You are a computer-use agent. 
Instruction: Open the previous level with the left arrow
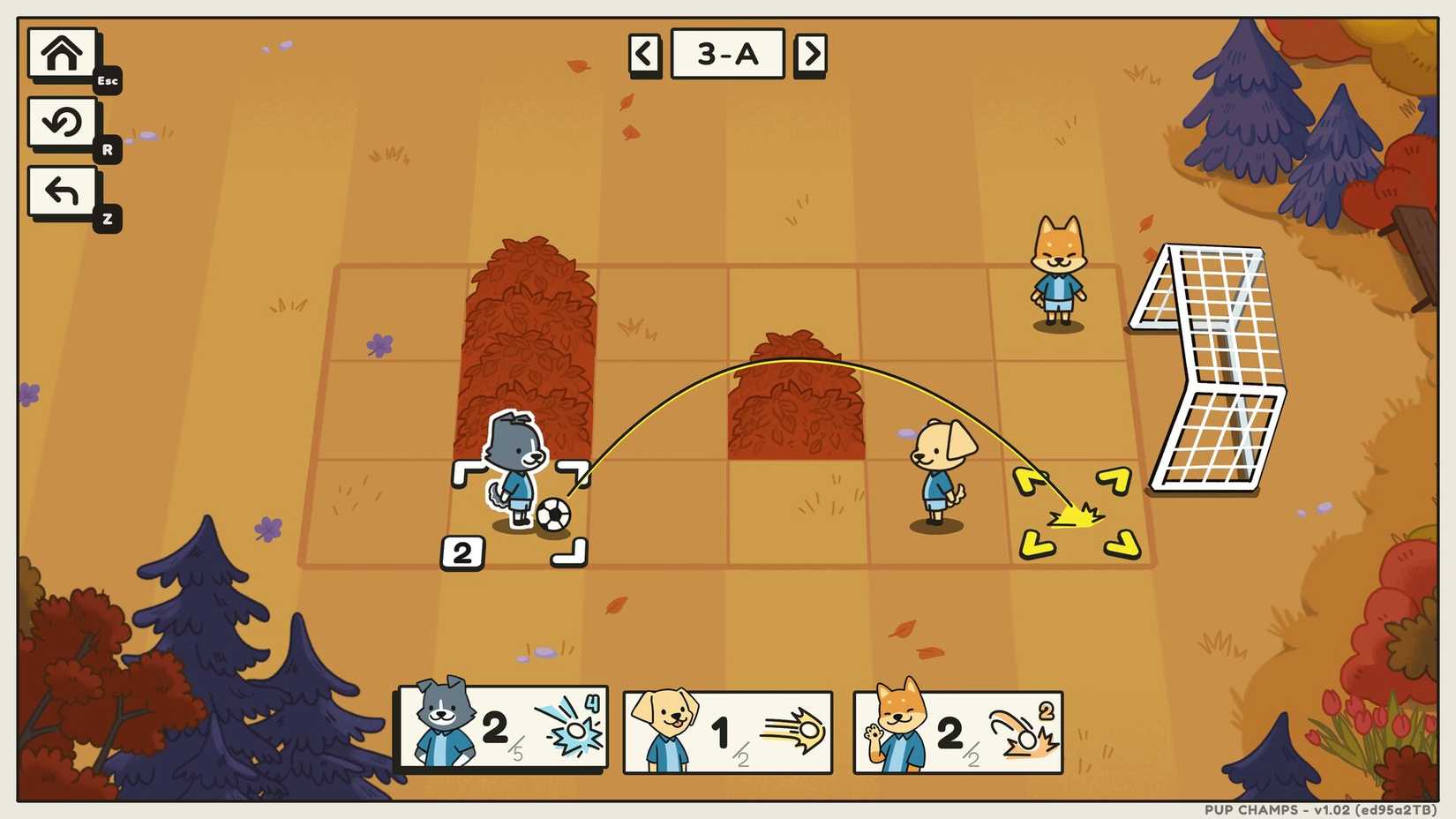click(x=644, y=53)
